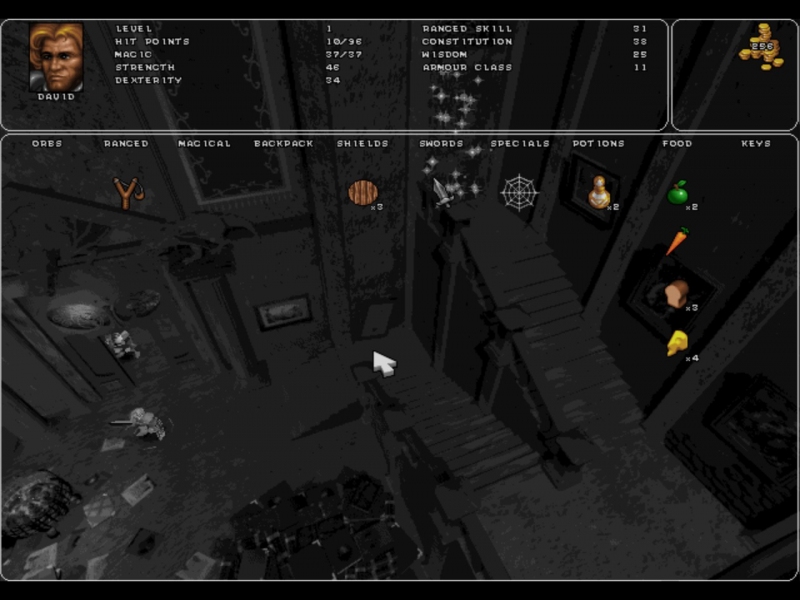Screen dimensions: 800x600
Task: Pick the round wooden shield
Action: [x=362, y=192]
